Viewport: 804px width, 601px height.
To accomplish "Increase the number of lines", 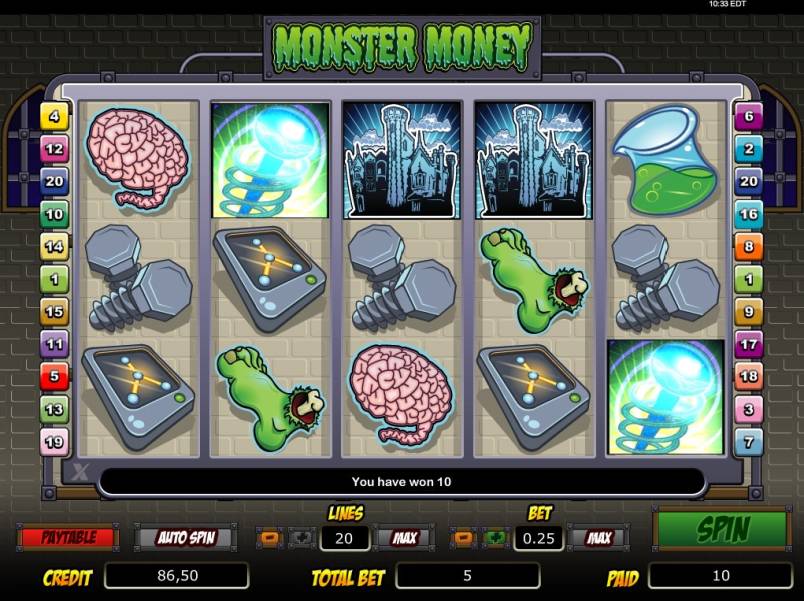I will tap(303, 538).
